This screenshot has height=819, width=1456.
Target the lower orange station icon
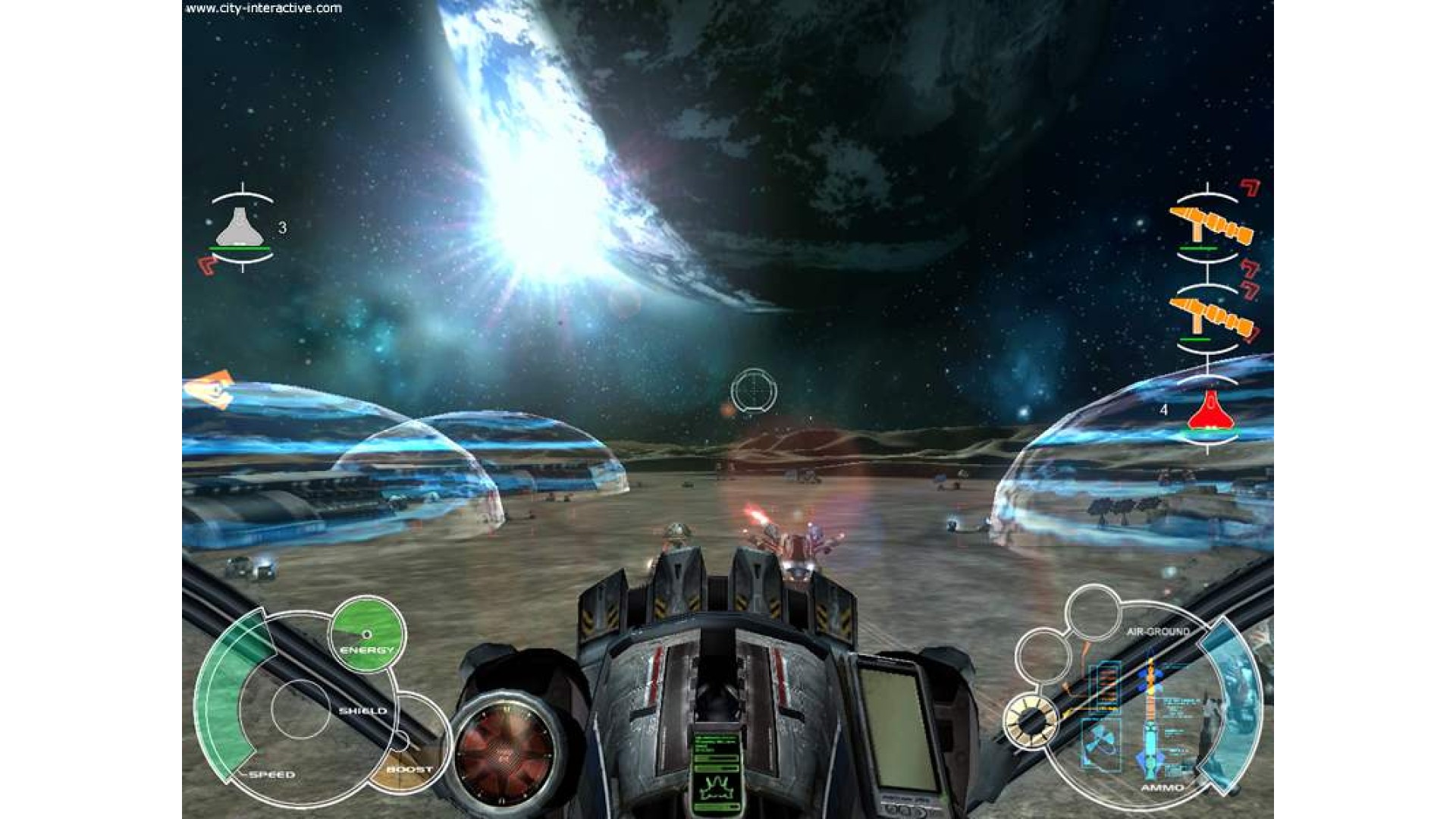[1210, 315]
